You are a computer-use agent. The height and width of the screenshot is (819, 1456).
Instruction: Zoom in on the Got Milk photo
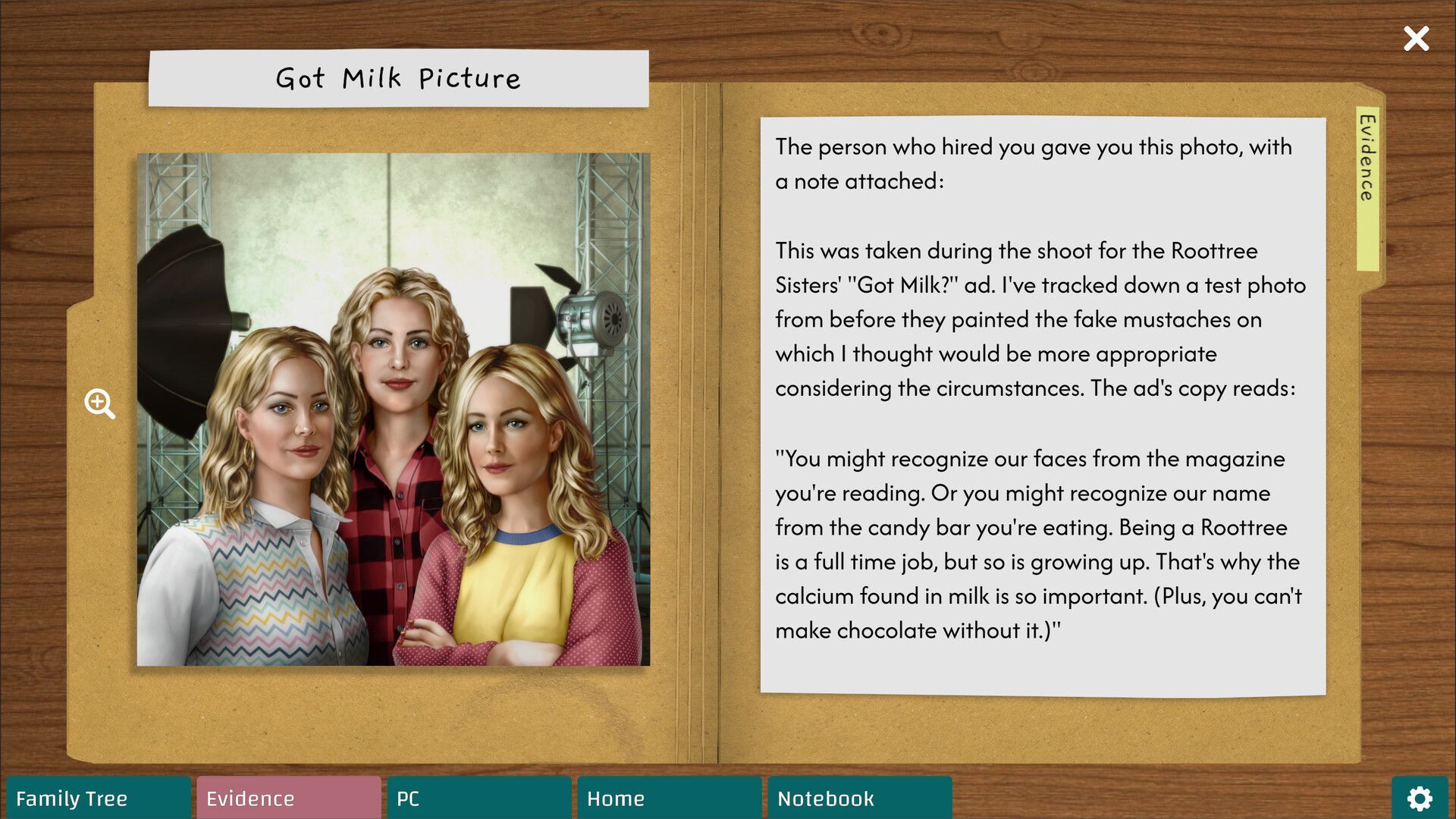99,403
